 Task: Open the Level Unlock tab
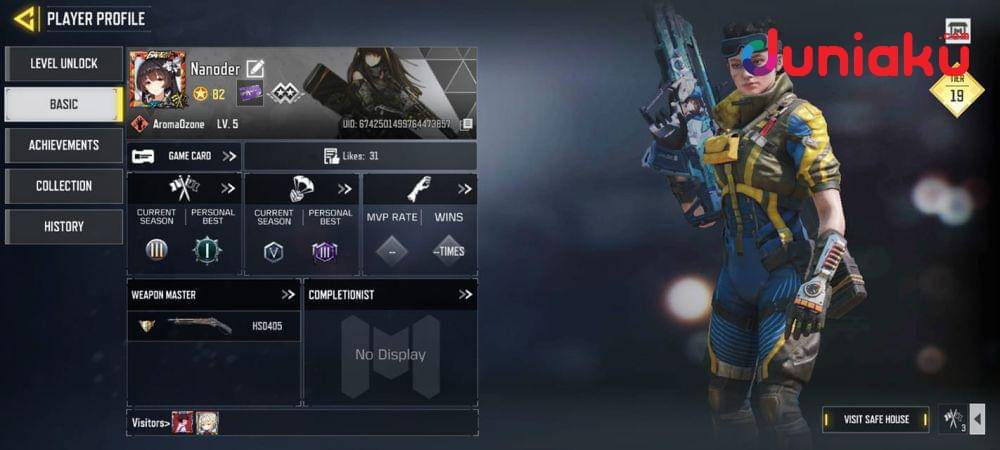[x=63, y=64]
